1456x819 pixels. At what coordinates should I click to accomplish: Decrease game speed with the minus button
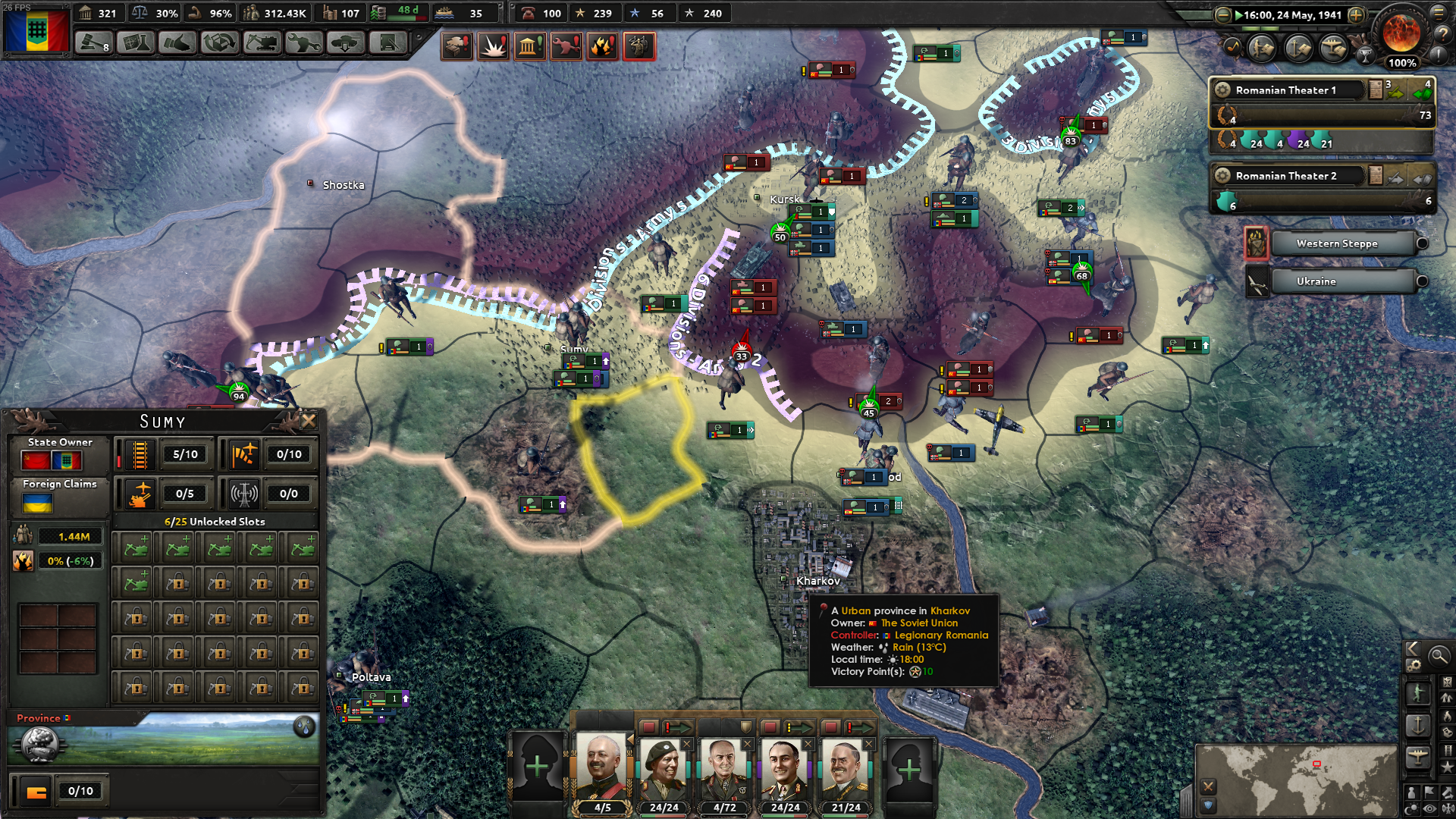1222,14
